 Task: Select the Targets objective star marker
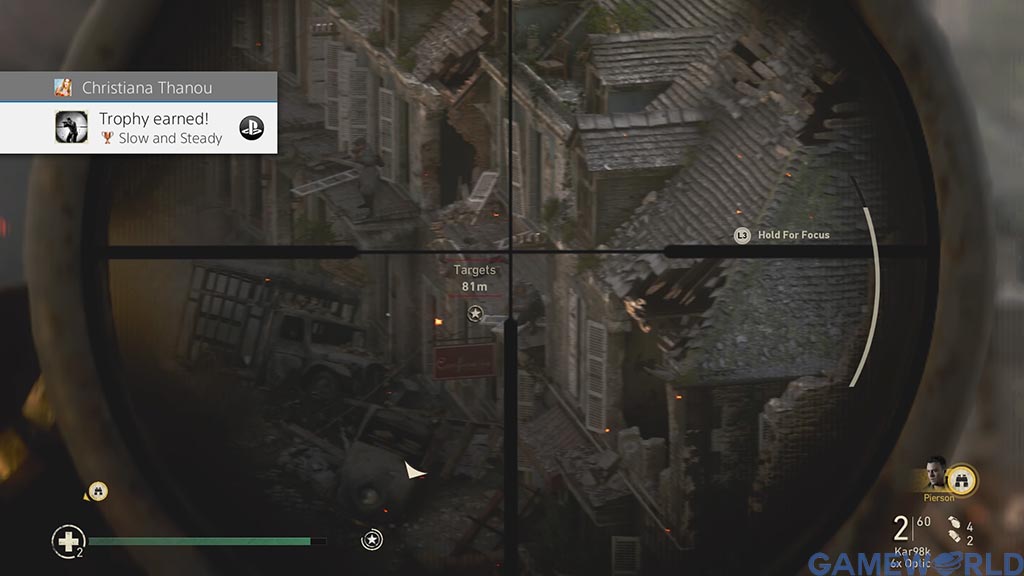pyautogui.click(x=475, y=314)
